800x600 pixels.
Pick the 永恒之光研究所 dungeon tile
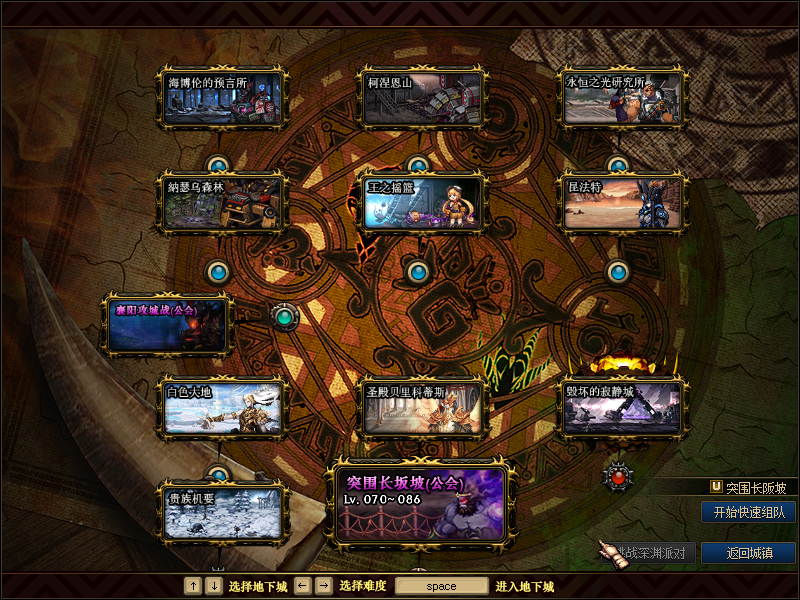pyautogui.click(x=622, y=98)
